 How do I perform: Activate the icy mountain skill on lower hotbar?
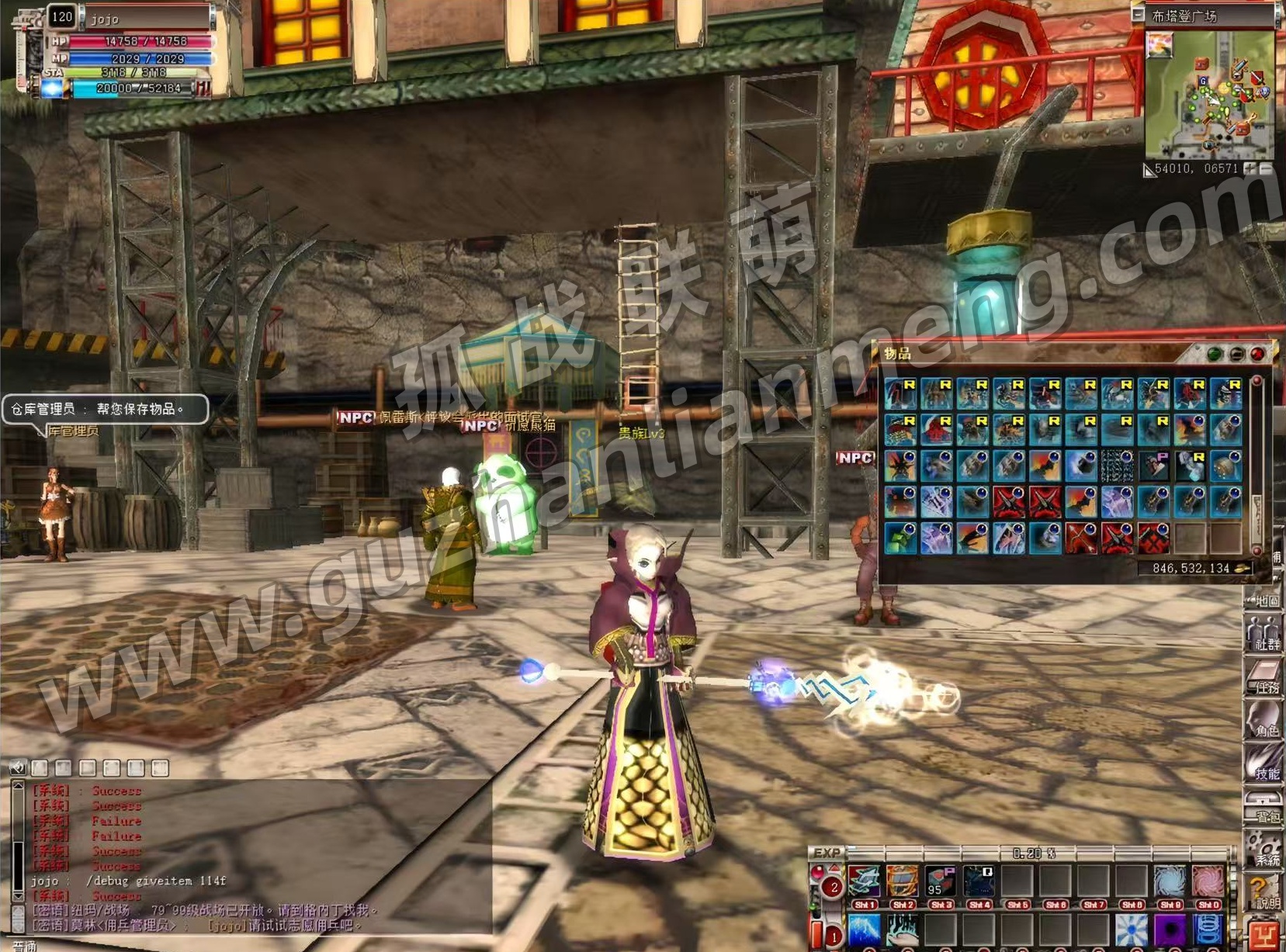(864, 929)
